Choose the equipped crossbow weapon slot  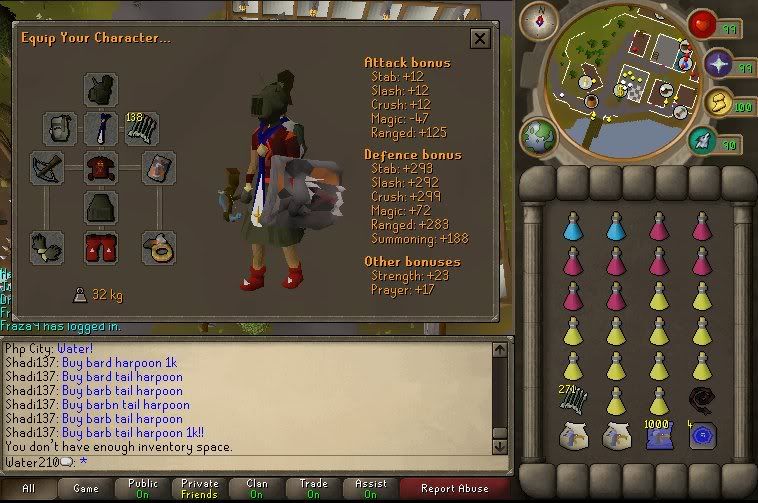[47, 167]
